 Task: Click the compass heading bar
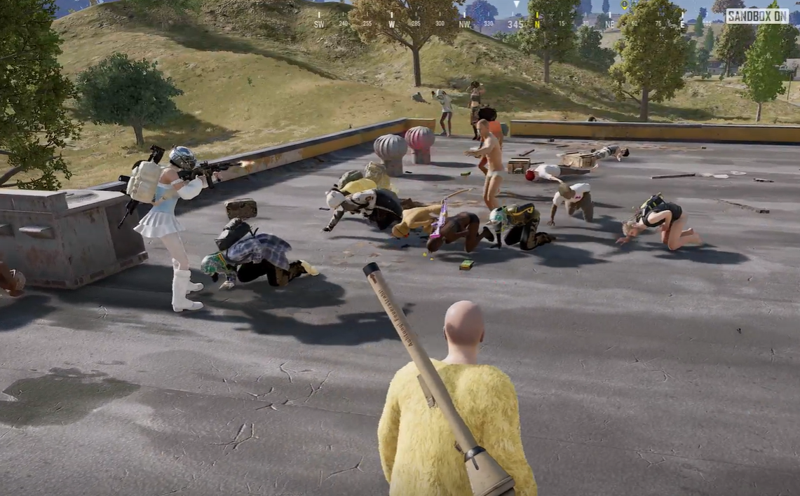click(514, 20)
